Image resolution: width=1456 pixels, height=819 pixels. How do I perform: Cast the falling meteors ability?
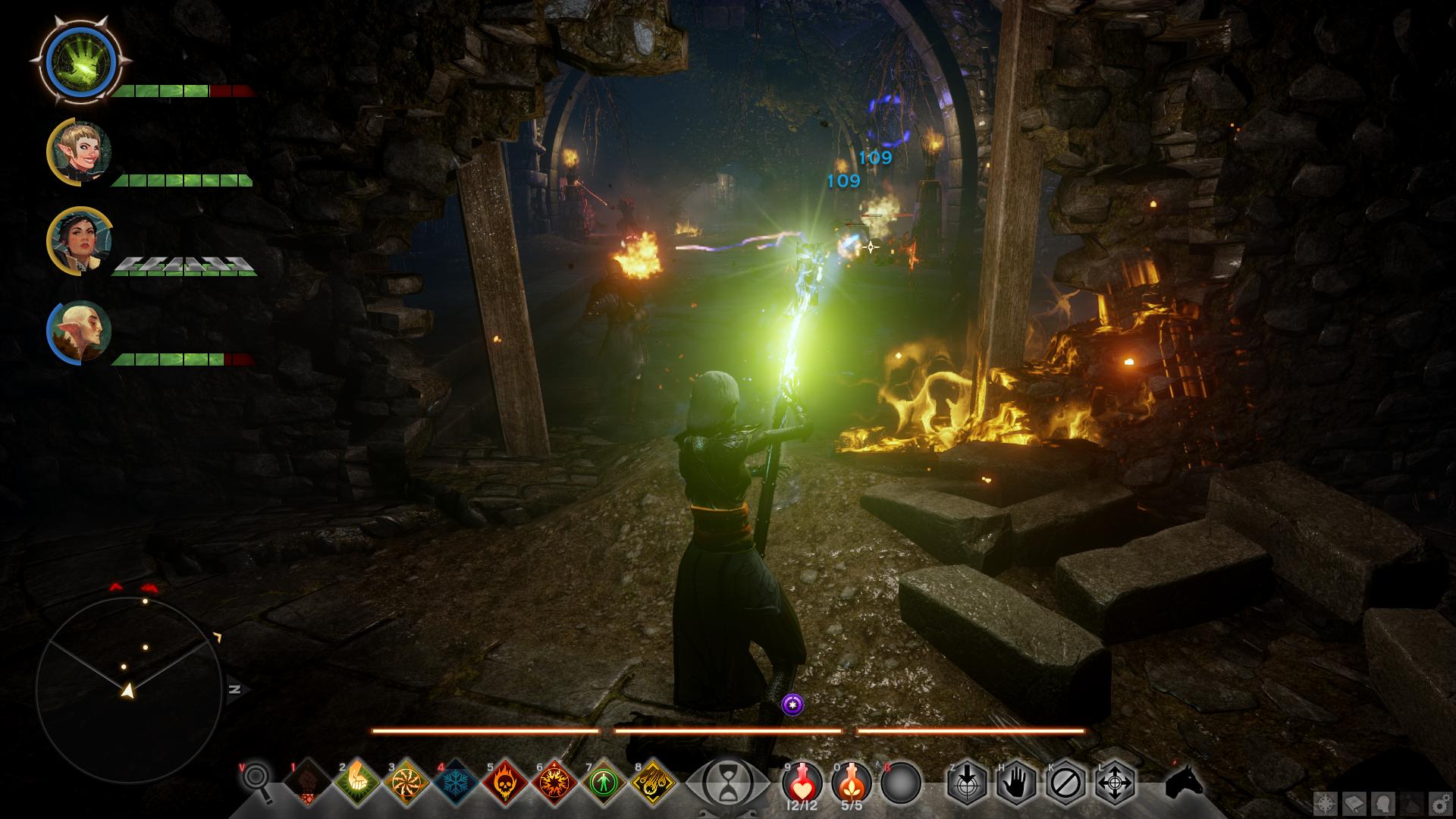coord(654,782)
